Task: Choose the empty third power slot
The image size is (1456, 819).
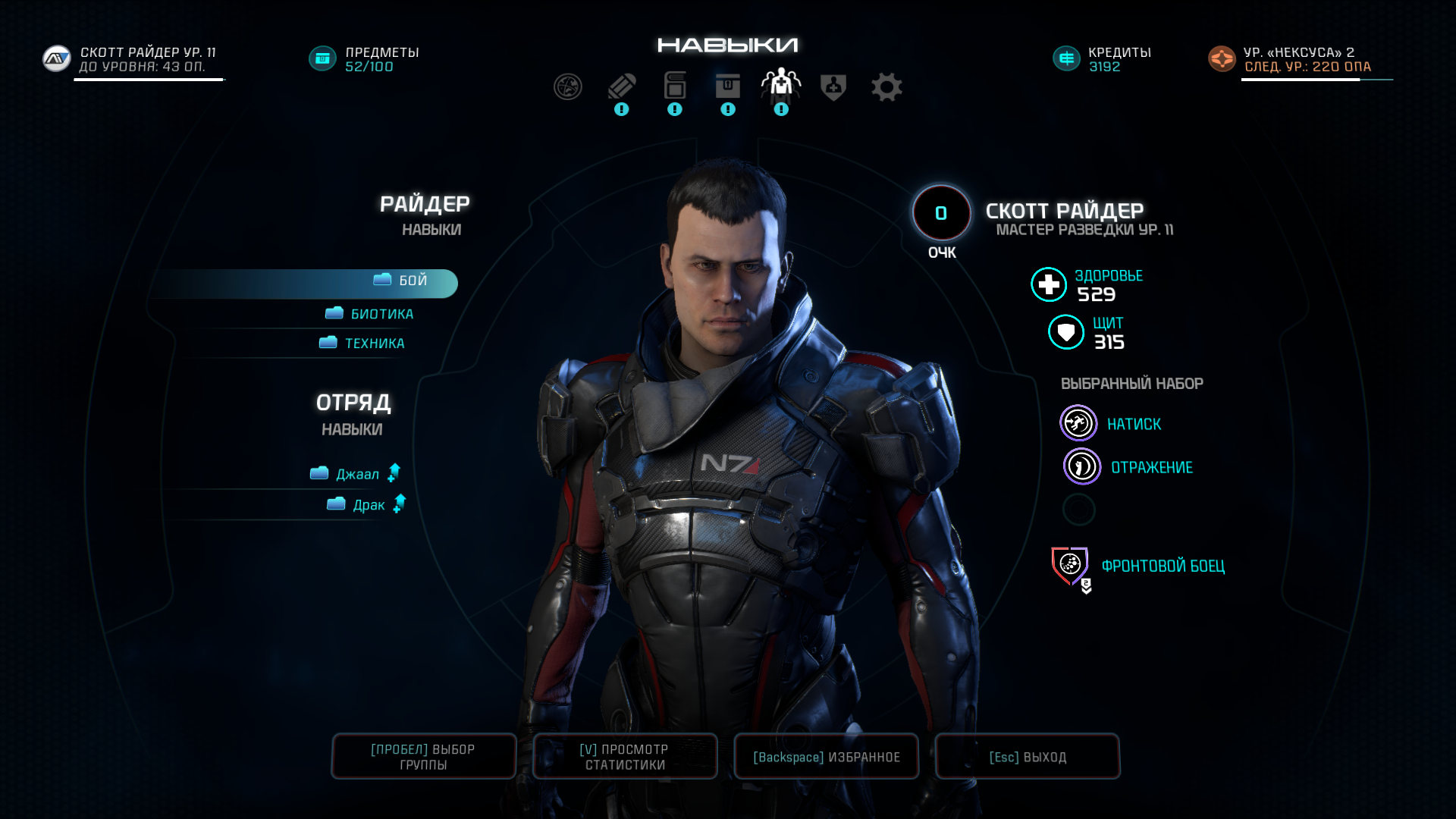Action: point(1078,510)
